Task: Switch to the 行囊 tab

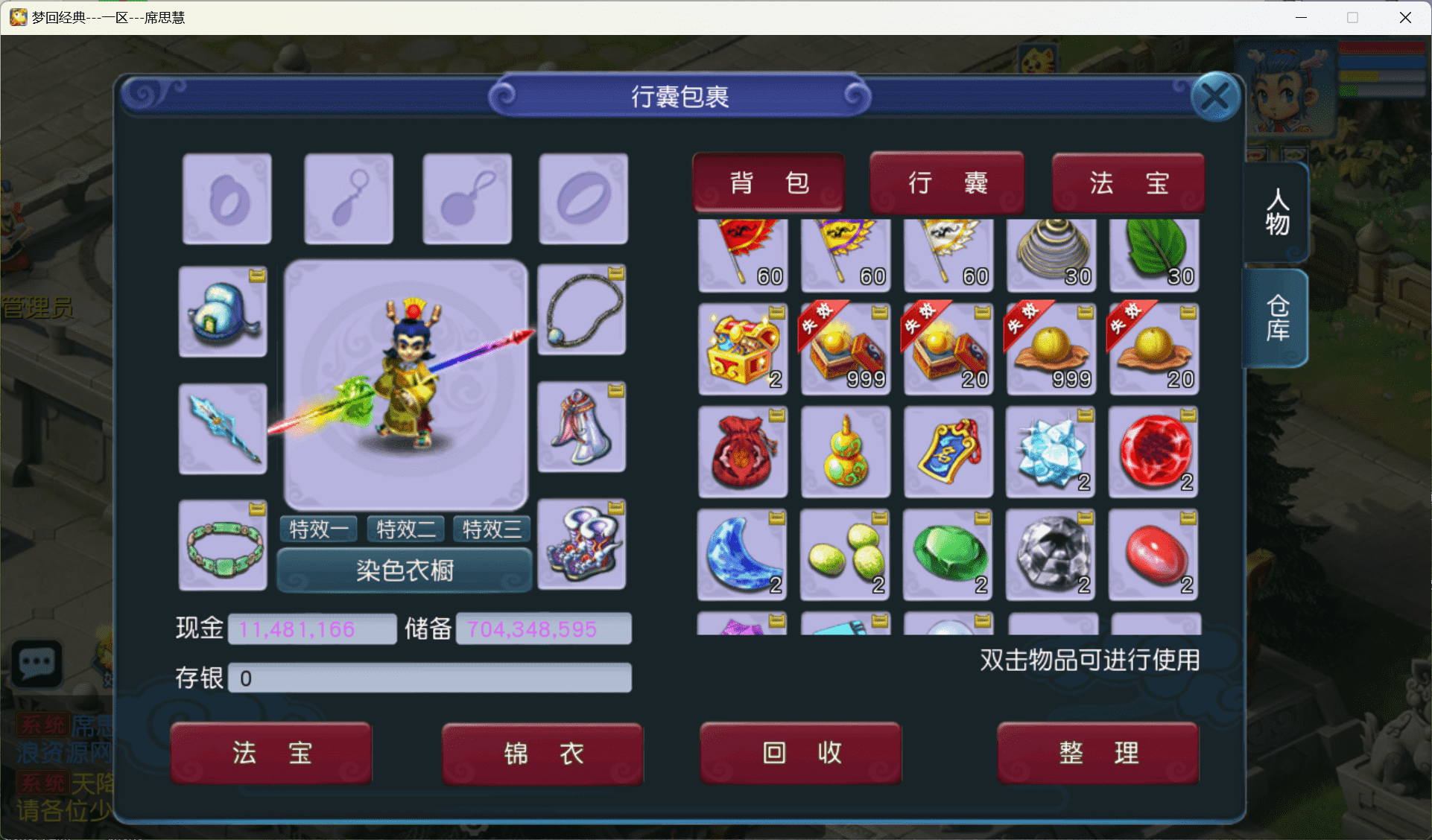Action: click(x=947, y=182)
